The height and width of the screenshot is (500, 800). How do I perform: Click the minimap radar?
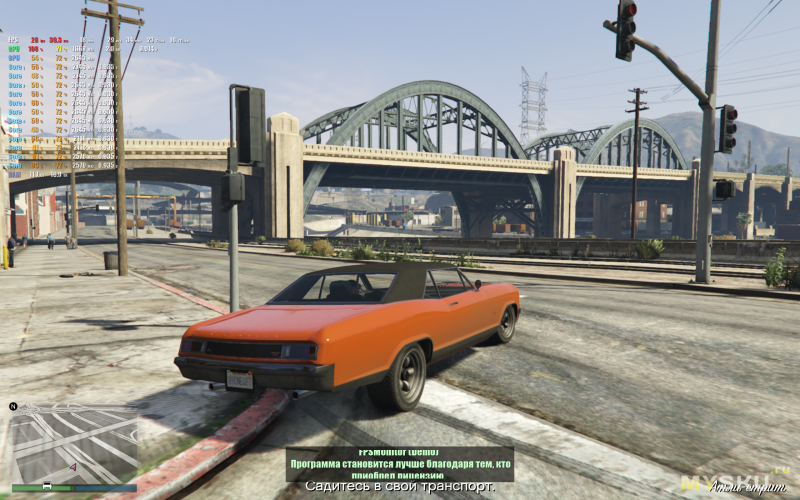73,445
